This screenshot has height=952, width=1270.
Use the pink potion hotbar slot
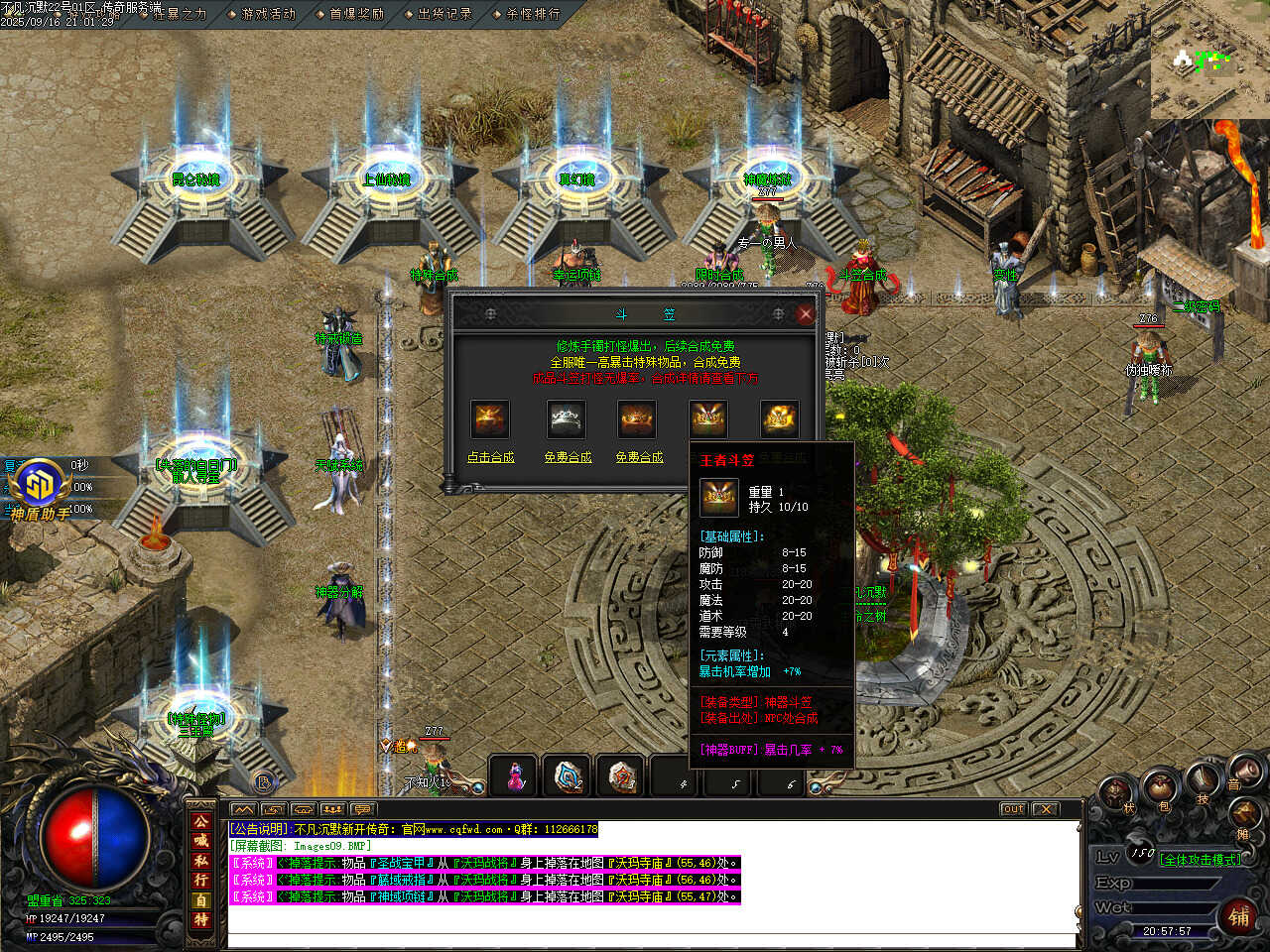(515, 776)
